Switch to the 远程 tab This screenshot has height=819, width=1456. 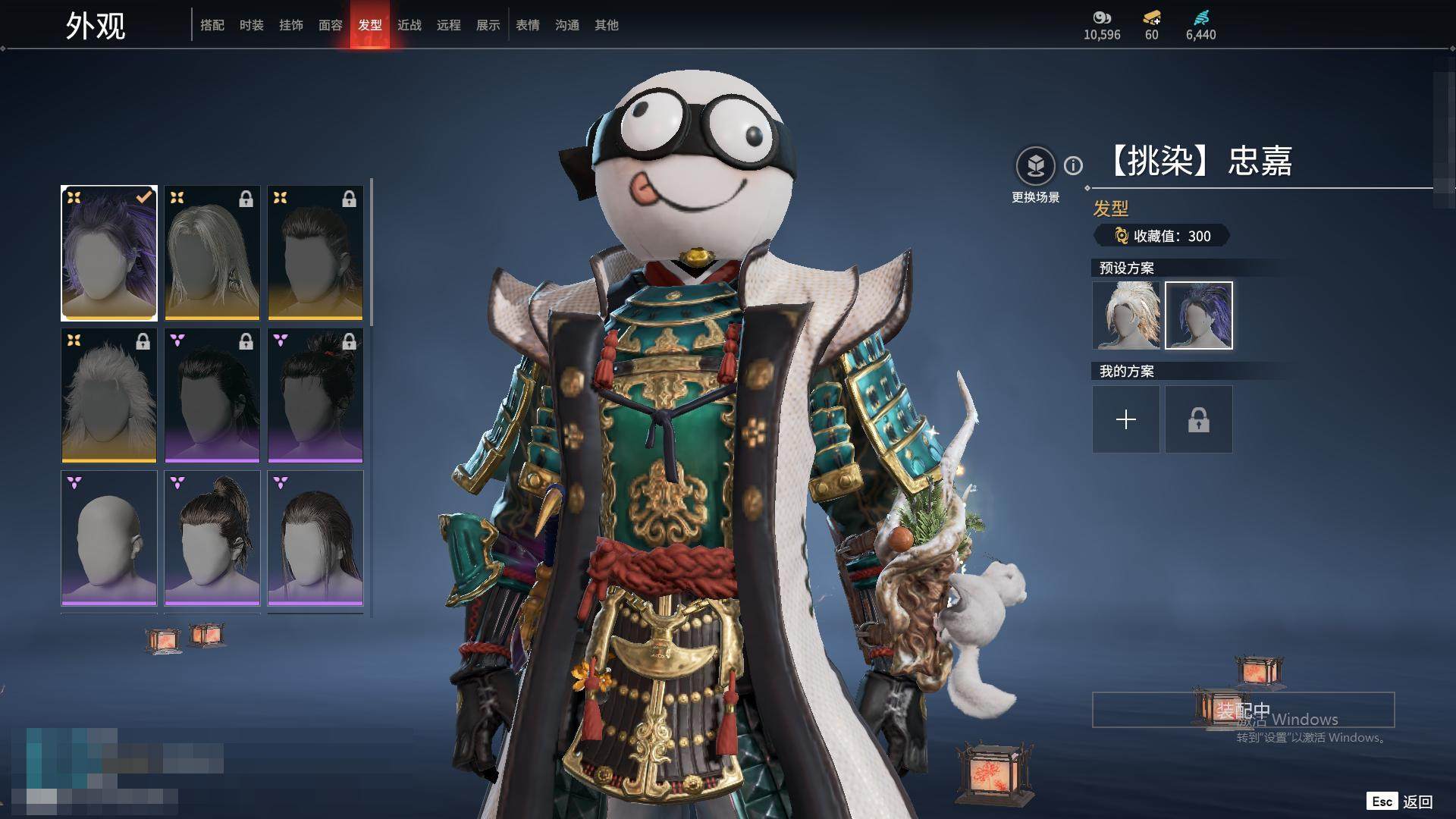pos(449,25)
